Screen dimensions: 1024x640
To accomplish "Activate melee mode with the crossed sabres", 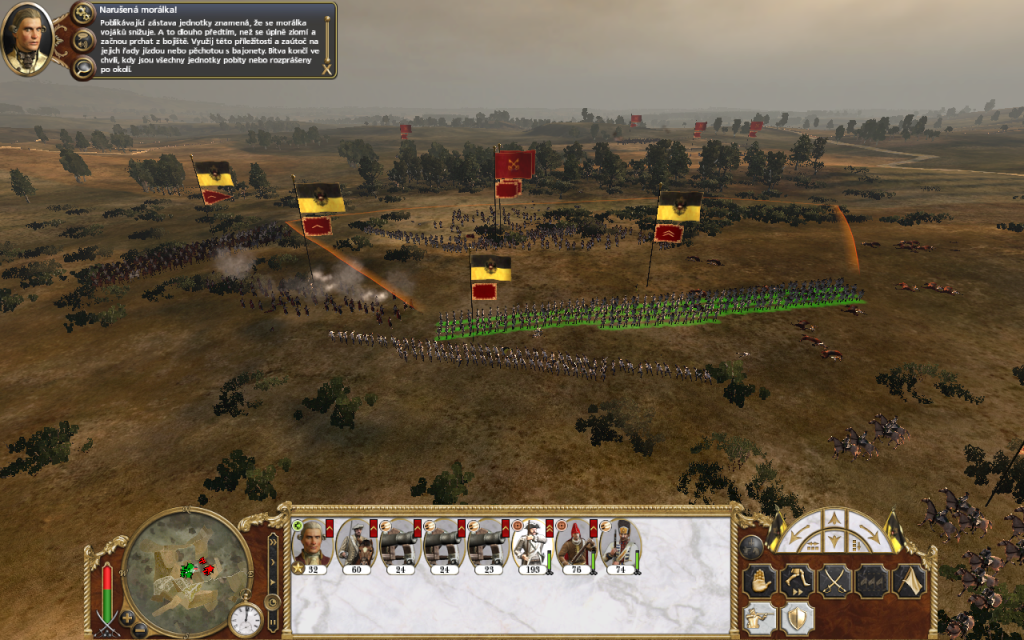I will pos(833,581).
